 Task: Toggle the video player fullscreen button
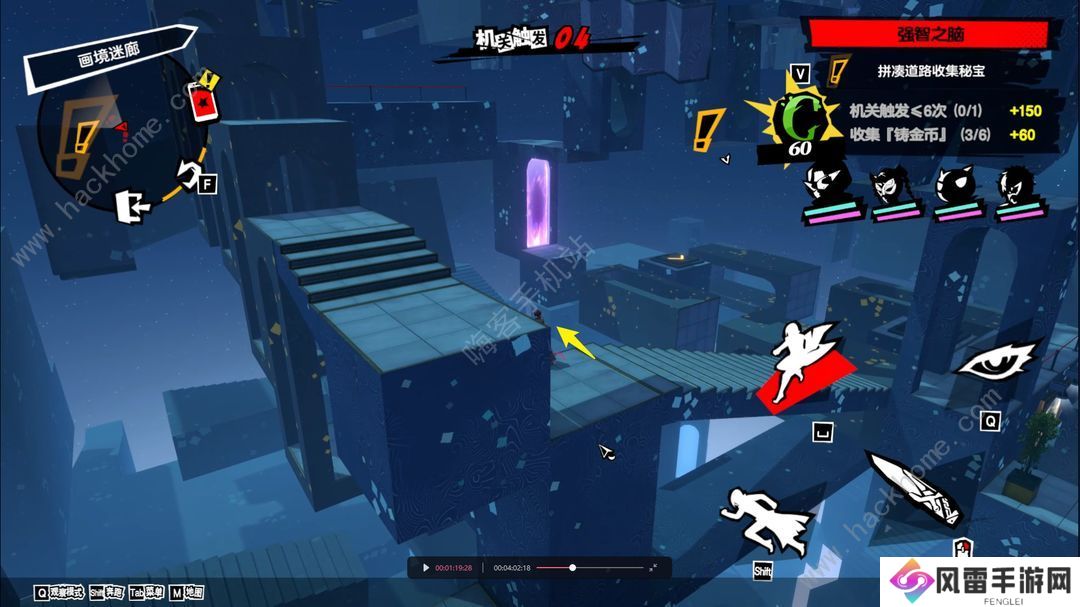(x=654, y=568)
